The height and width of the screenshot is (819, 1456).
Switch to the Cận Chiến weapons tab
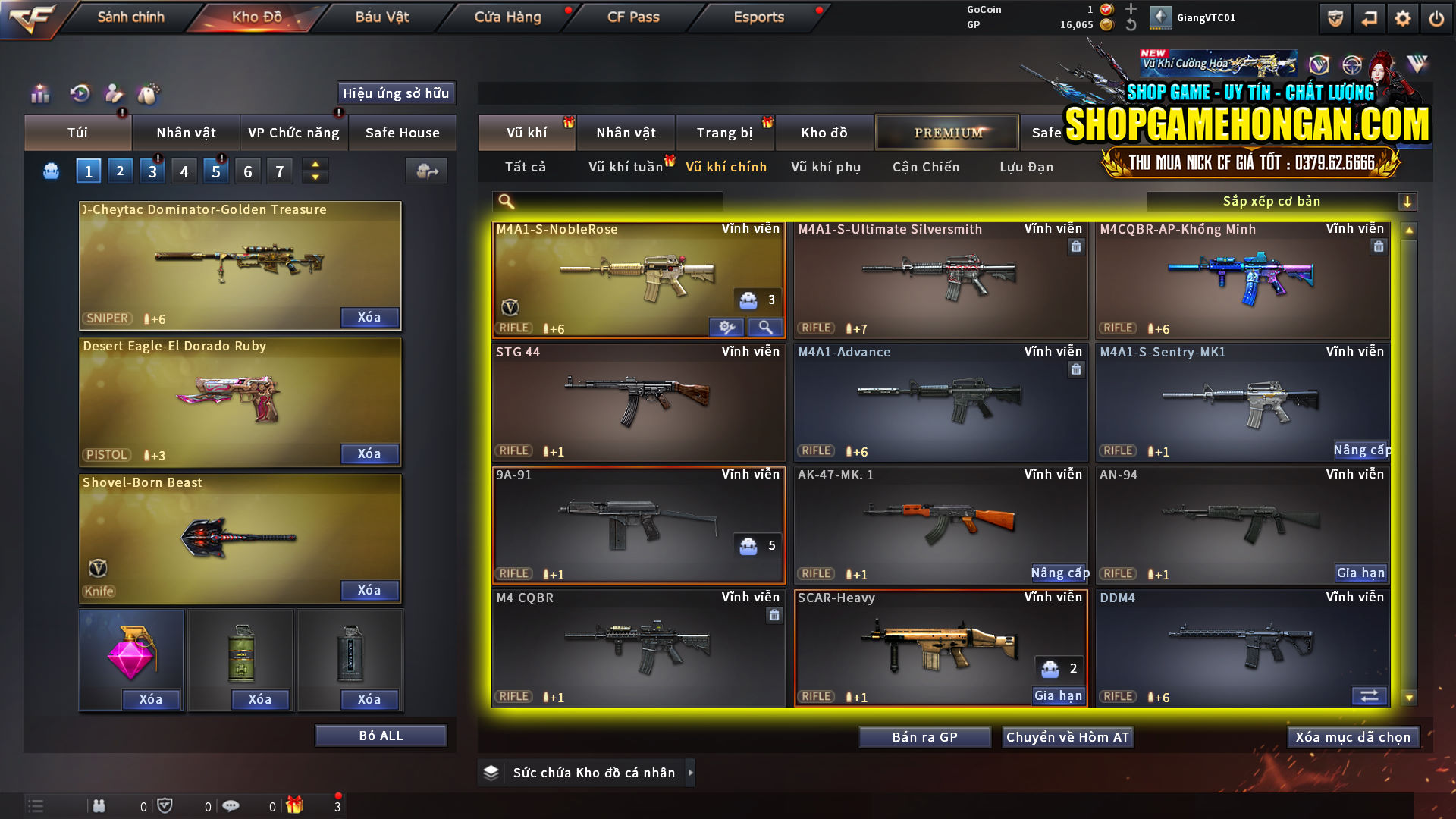click(x=925, y=167)
